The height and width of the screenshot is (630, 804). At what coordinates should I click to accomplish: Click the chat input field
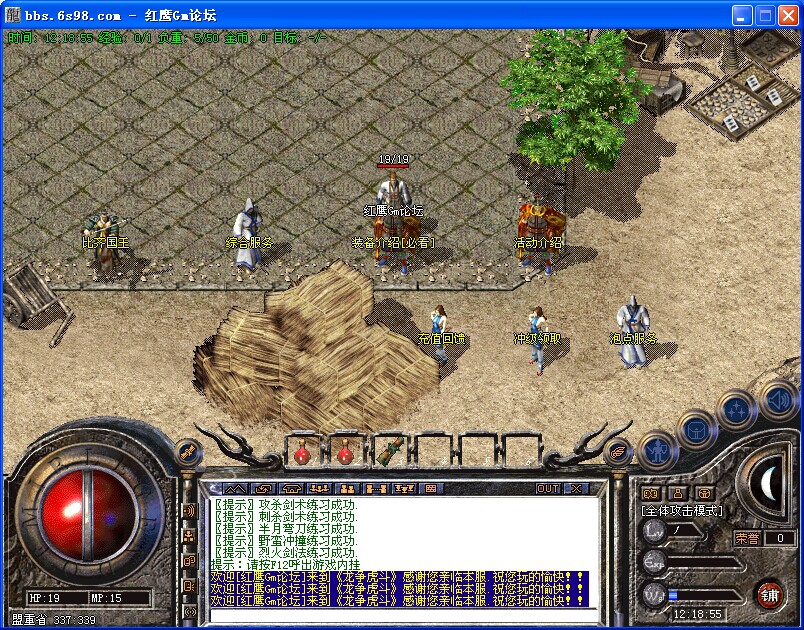pyautogui.click(x=400, y=613)
